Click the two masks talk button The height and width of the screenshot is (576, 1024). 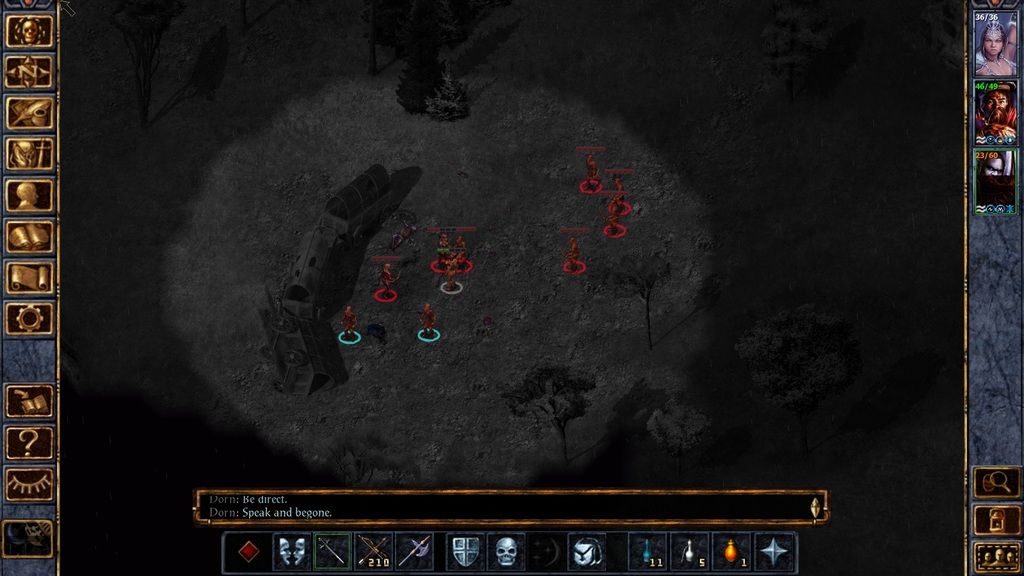coord(291,552)
